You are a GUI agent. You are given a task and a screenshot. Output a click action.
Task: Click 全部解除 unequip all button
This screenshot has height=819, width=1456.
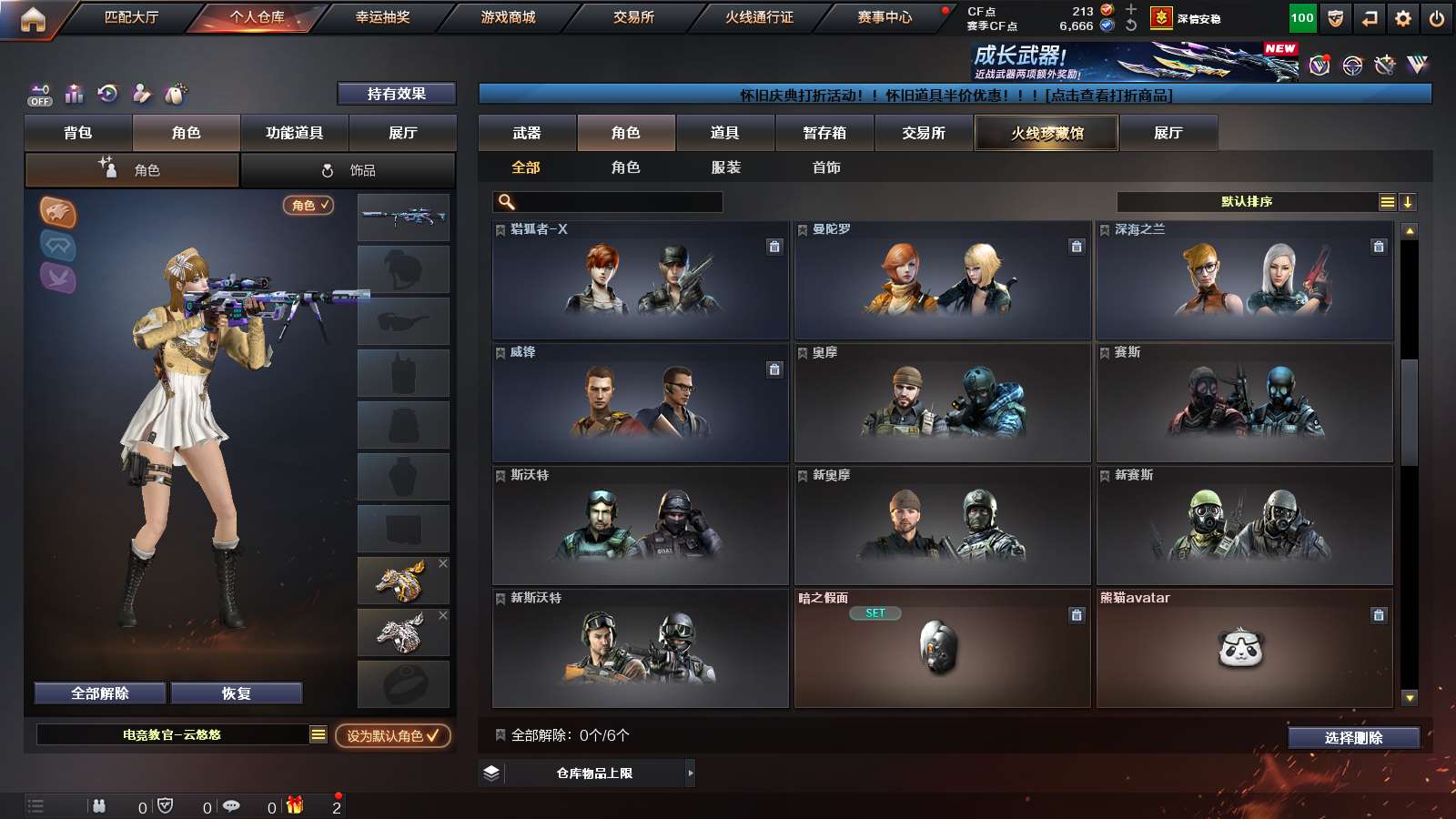(x=100, y=693)
